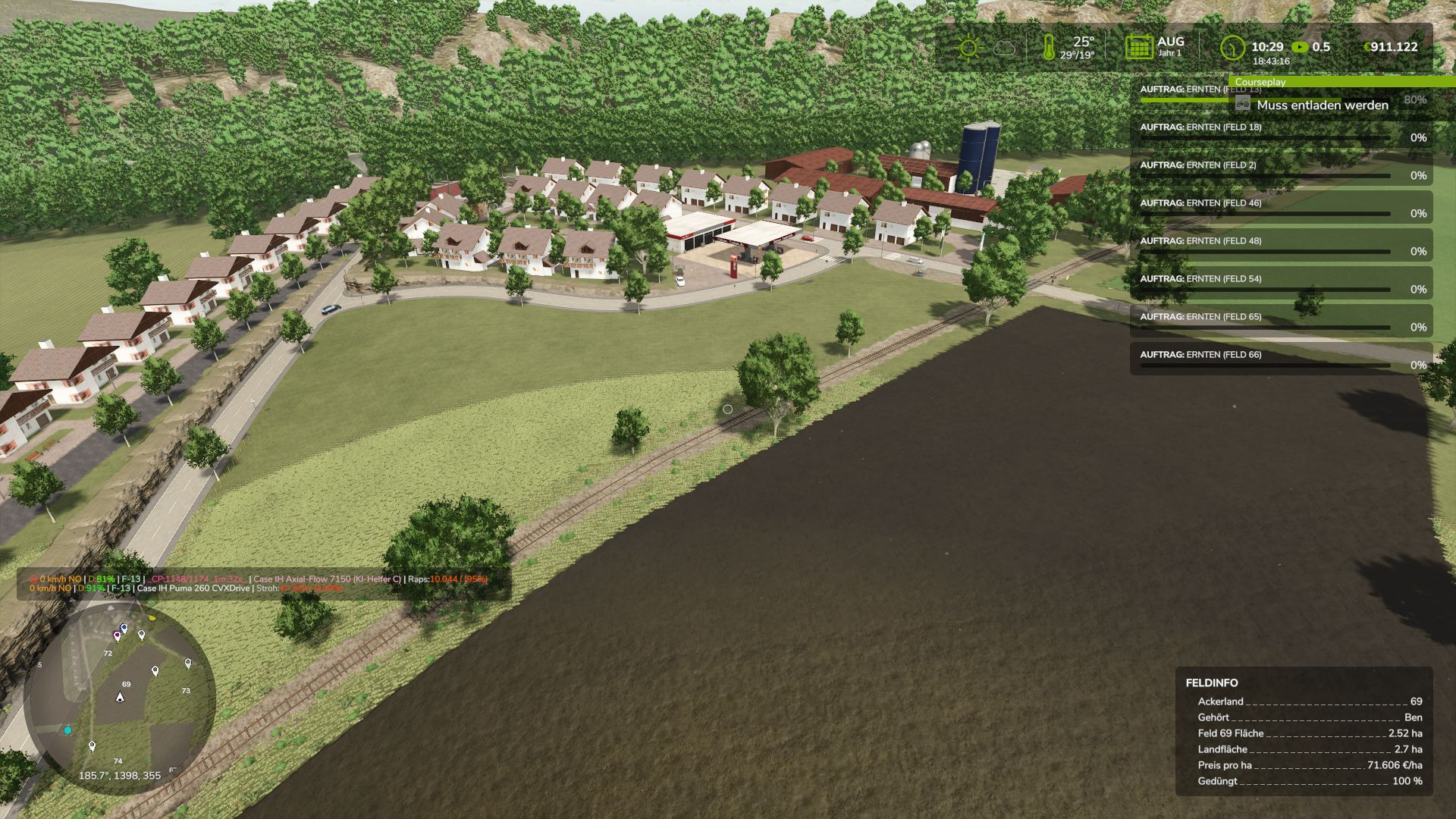Select the Ernten Feld 18 contract
This screenshot has width=1456, height=819.
tap(1282, 132)
